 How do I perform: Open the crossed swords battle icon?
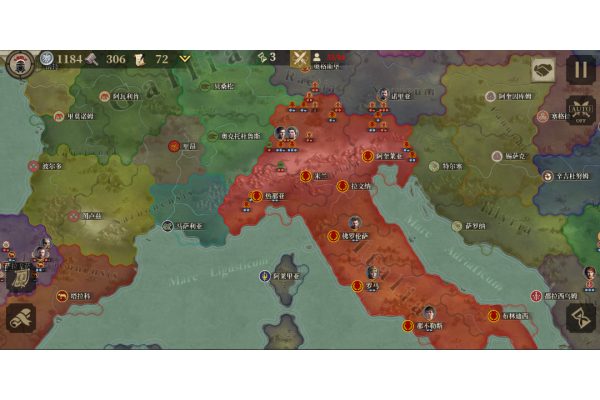(x=299, y=58)
